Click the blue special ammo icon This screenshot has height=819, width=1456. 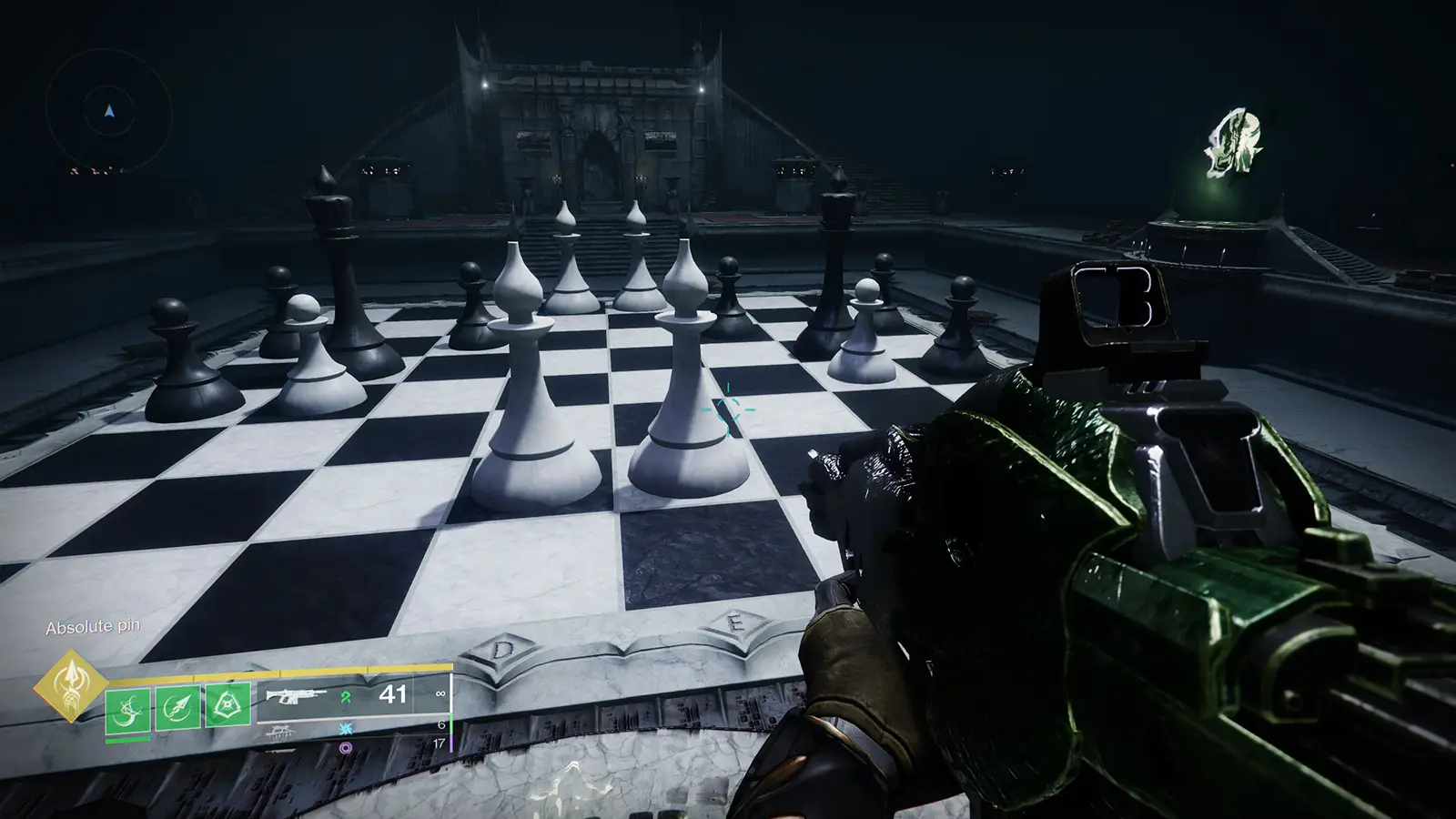click(345, 728)
